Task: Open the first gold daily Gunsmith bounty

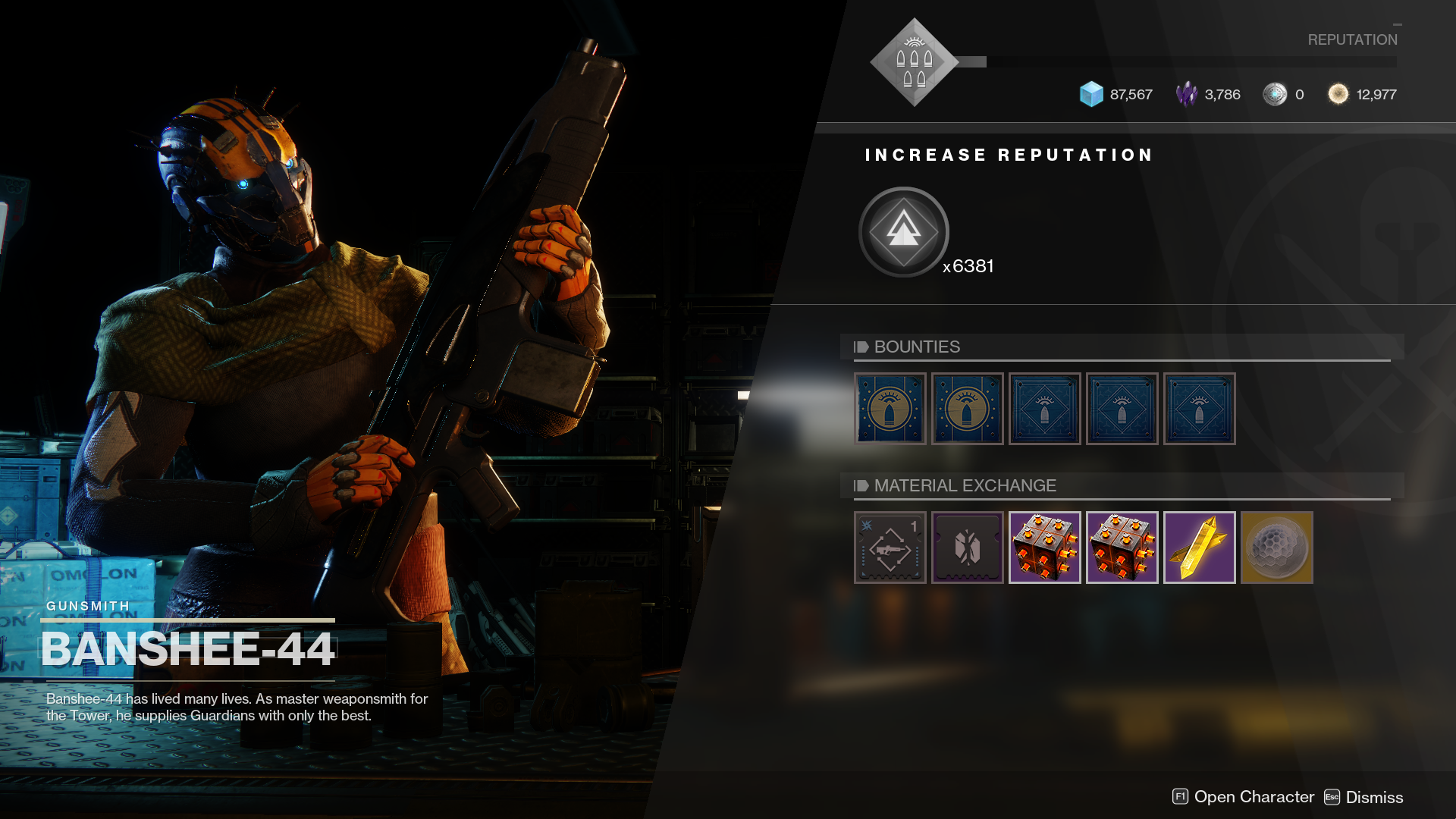Action: point(890,409)
